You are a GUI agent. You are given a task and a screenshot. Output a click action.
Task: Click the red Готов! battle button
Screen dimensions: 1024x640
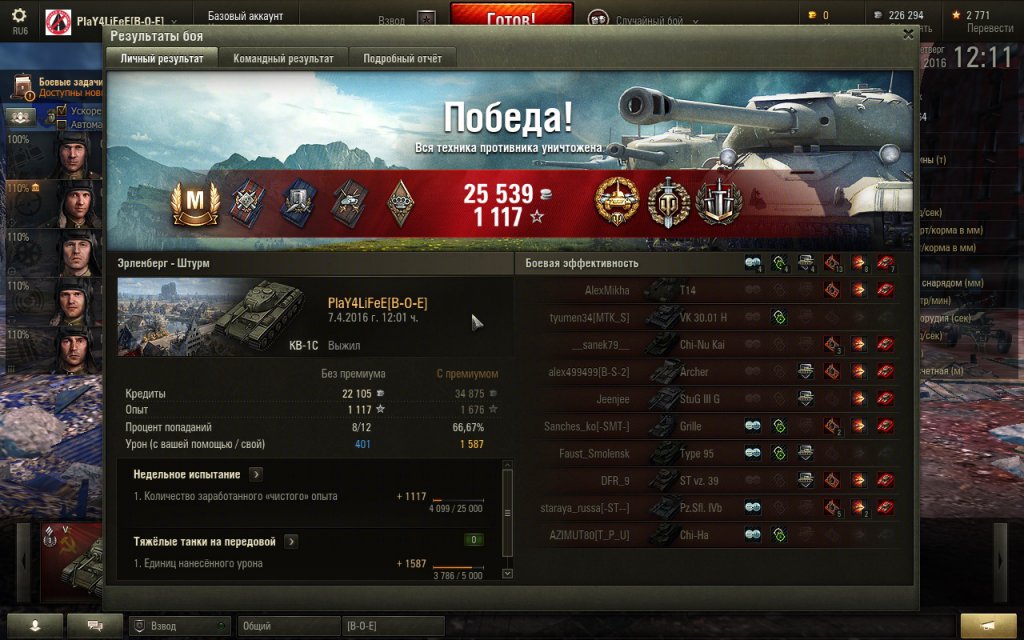(511, 17)
